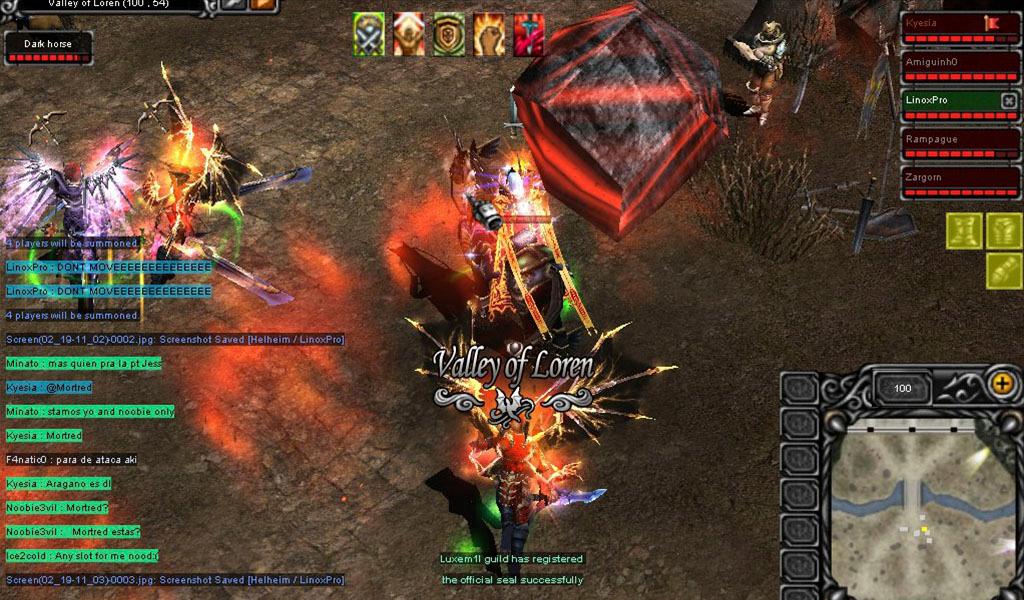The image size is (1024, 600).
Task: Select the flaming fist buff icon
Action: pyautogui.click(x=489, y=34)
